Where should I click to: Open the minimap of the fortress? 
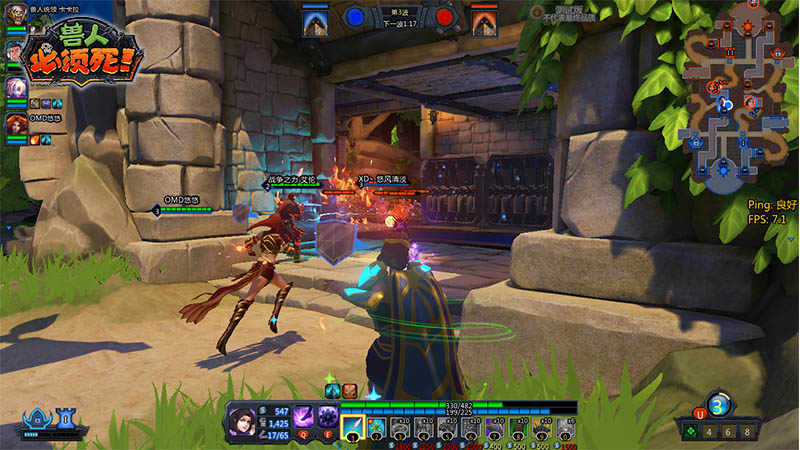(x=736, y=98)
